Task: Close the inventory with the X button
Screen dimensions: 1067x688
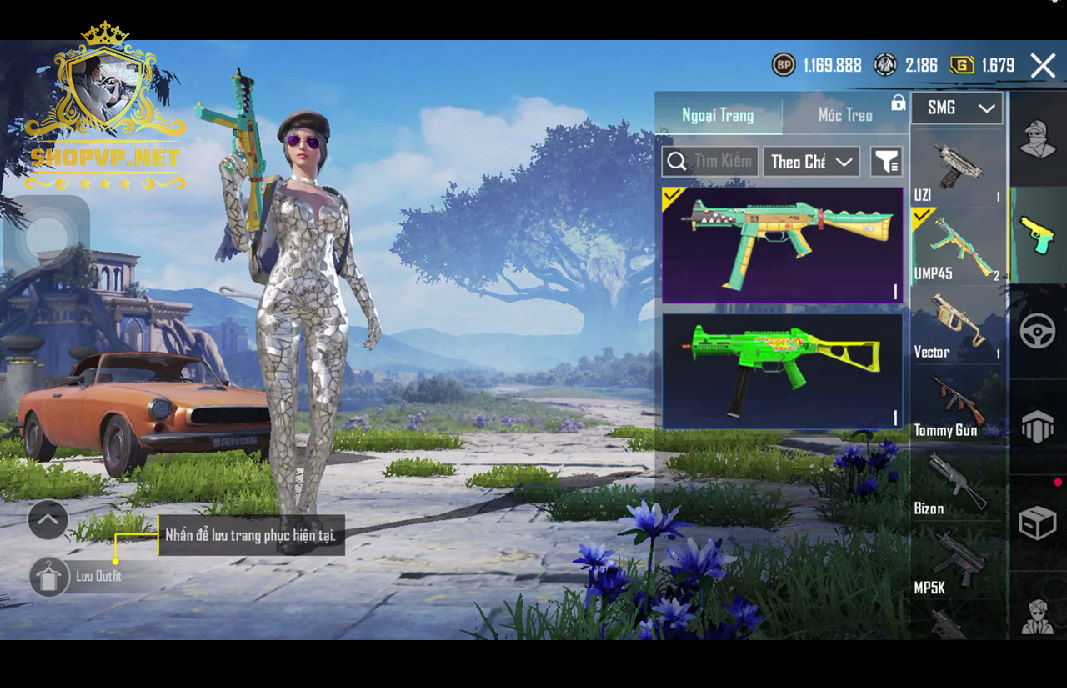Action: pyautogui.click(x=1042, y=66)
